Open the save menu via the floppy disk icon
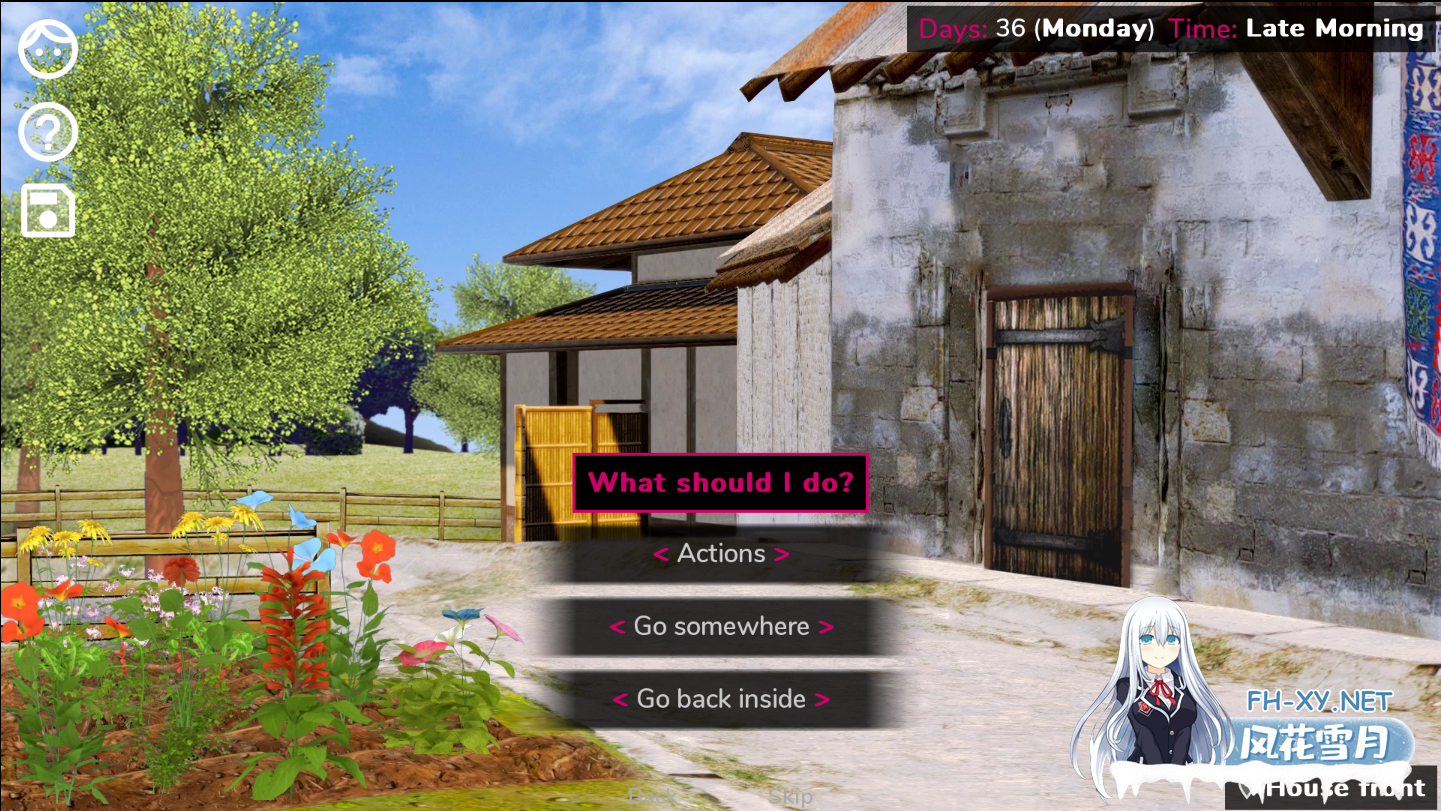The image size is (1441, 811). [47, 209]
